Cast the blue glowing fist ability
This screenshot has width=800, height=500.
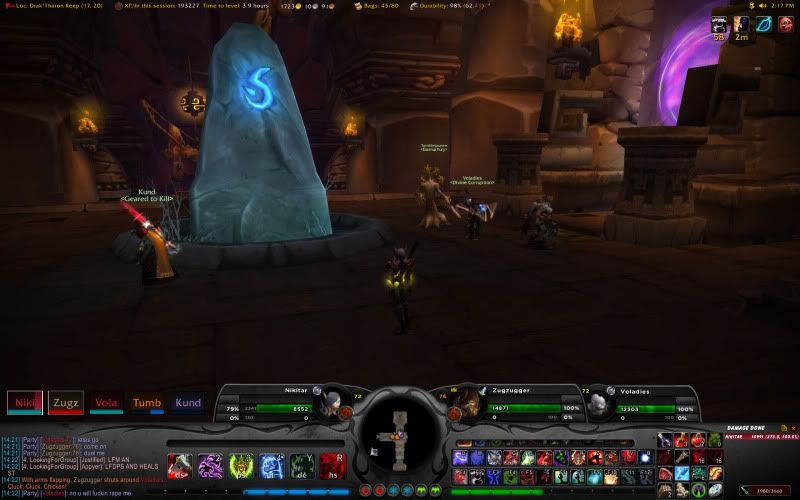[x=273, y=466]
